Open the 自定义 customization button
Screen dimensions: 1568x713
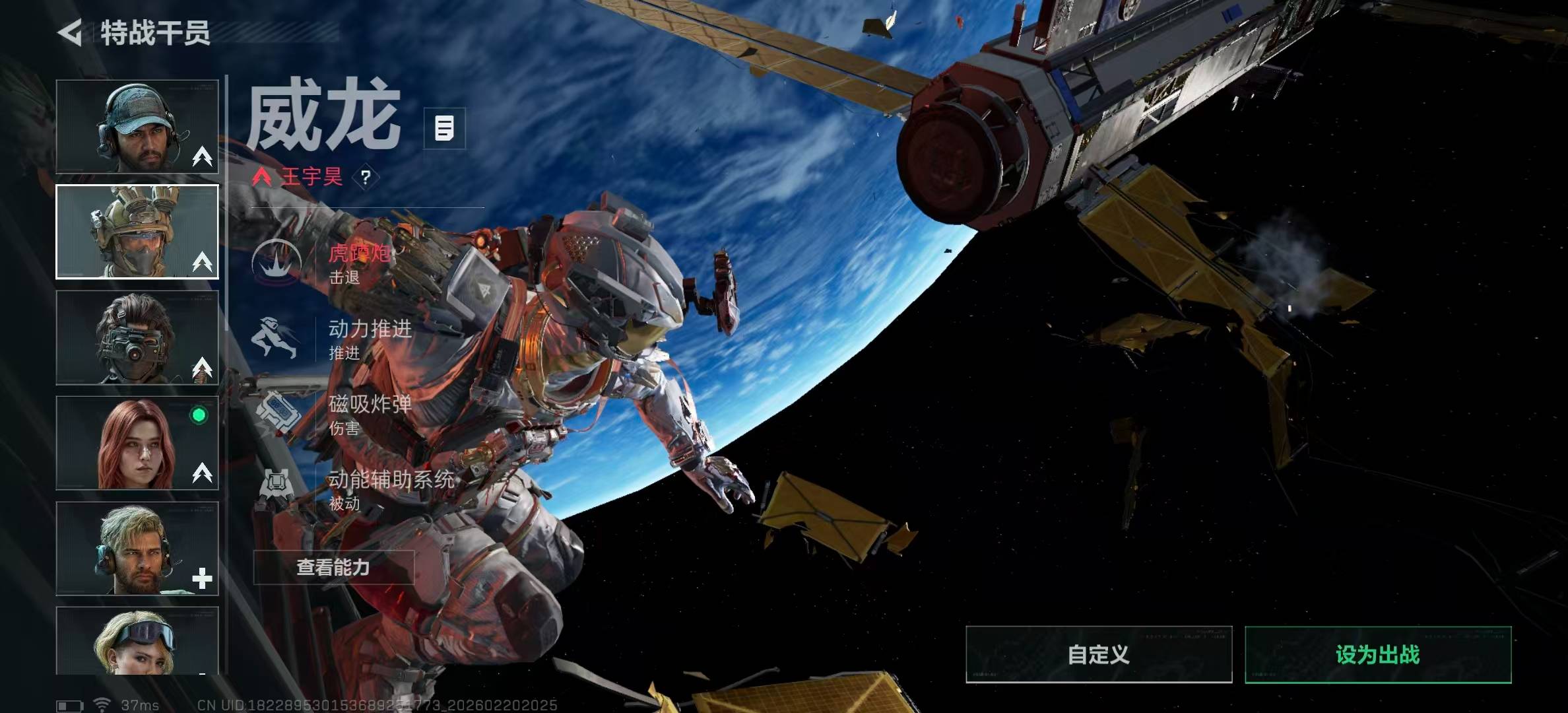tap(1099, 654)
